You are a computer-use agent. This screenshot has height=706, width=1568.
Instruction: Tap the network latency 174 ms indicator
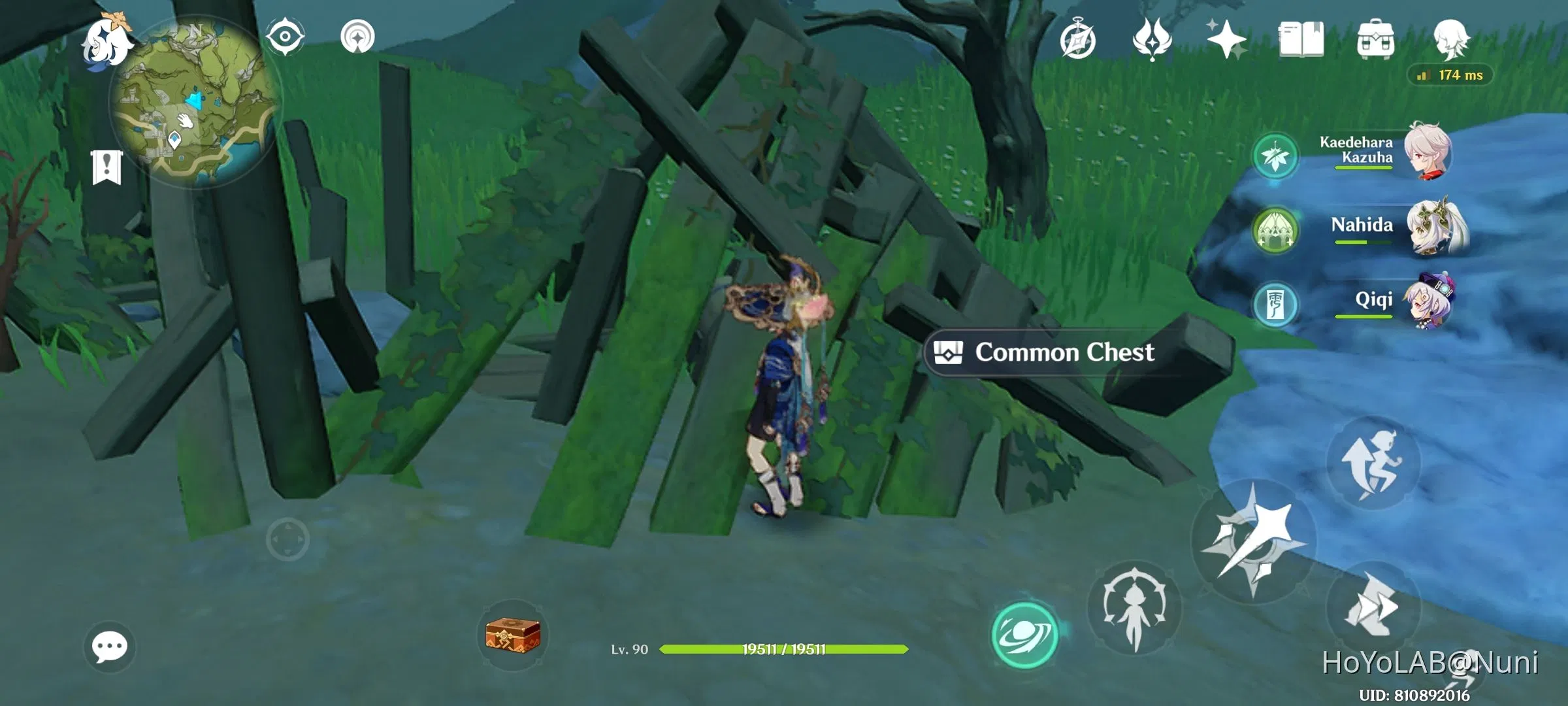coord(1449,76)
